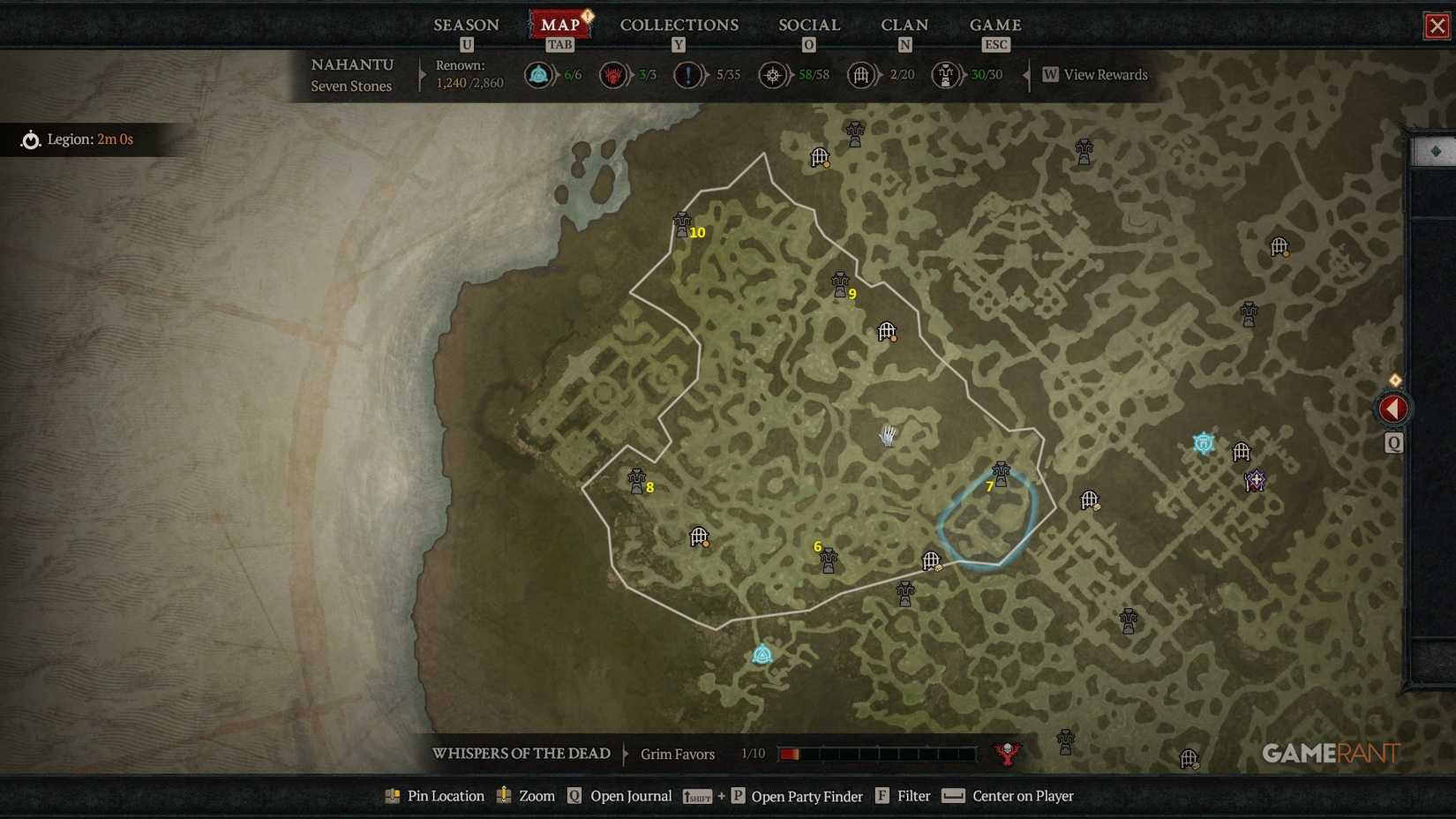Select the Legion event timer icon
Viewport: 1456px width, 819px height.
pyautogui.click(x=29, y=139)
